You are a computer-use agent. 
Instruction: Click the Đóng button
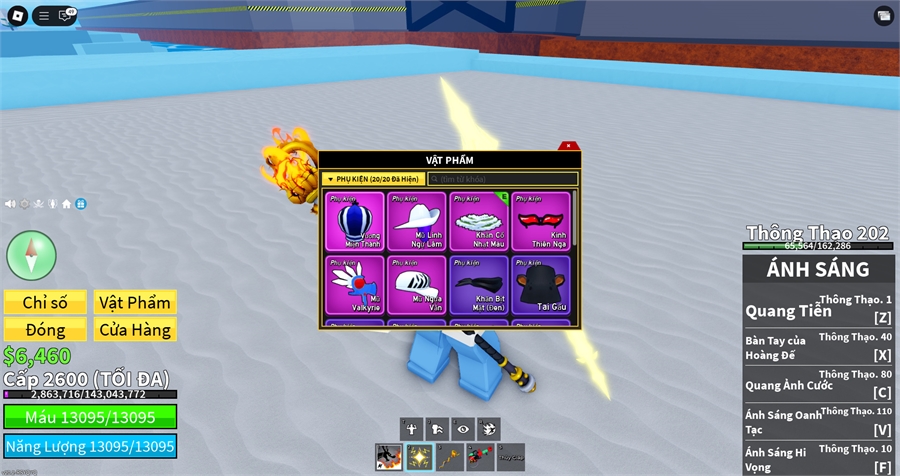(x=44, y=329)
